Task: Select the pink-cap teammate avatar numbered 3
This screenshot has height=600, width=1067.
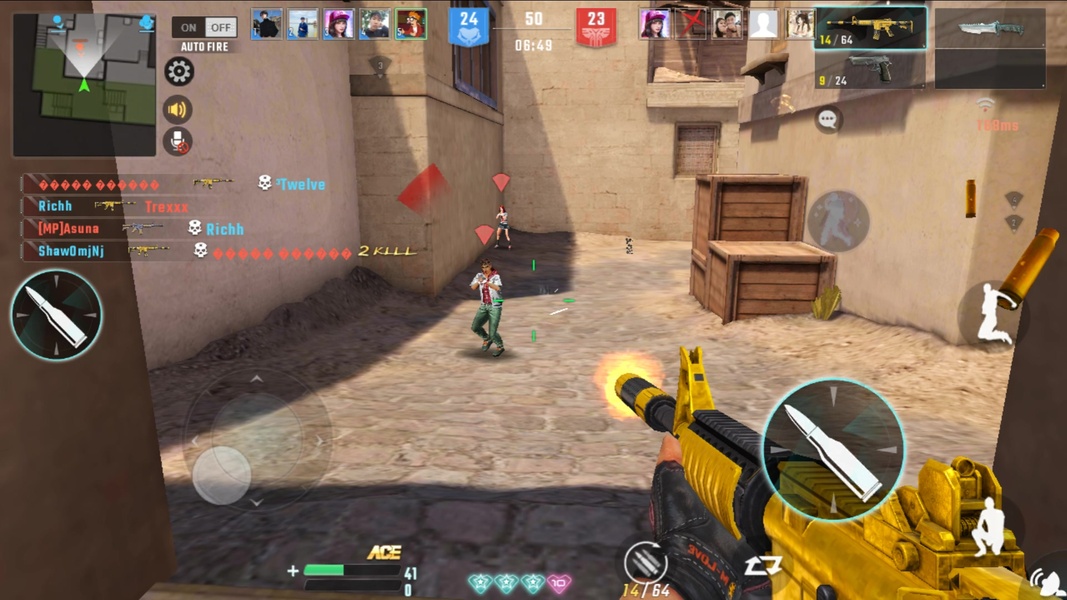Action: coord(338,24)
